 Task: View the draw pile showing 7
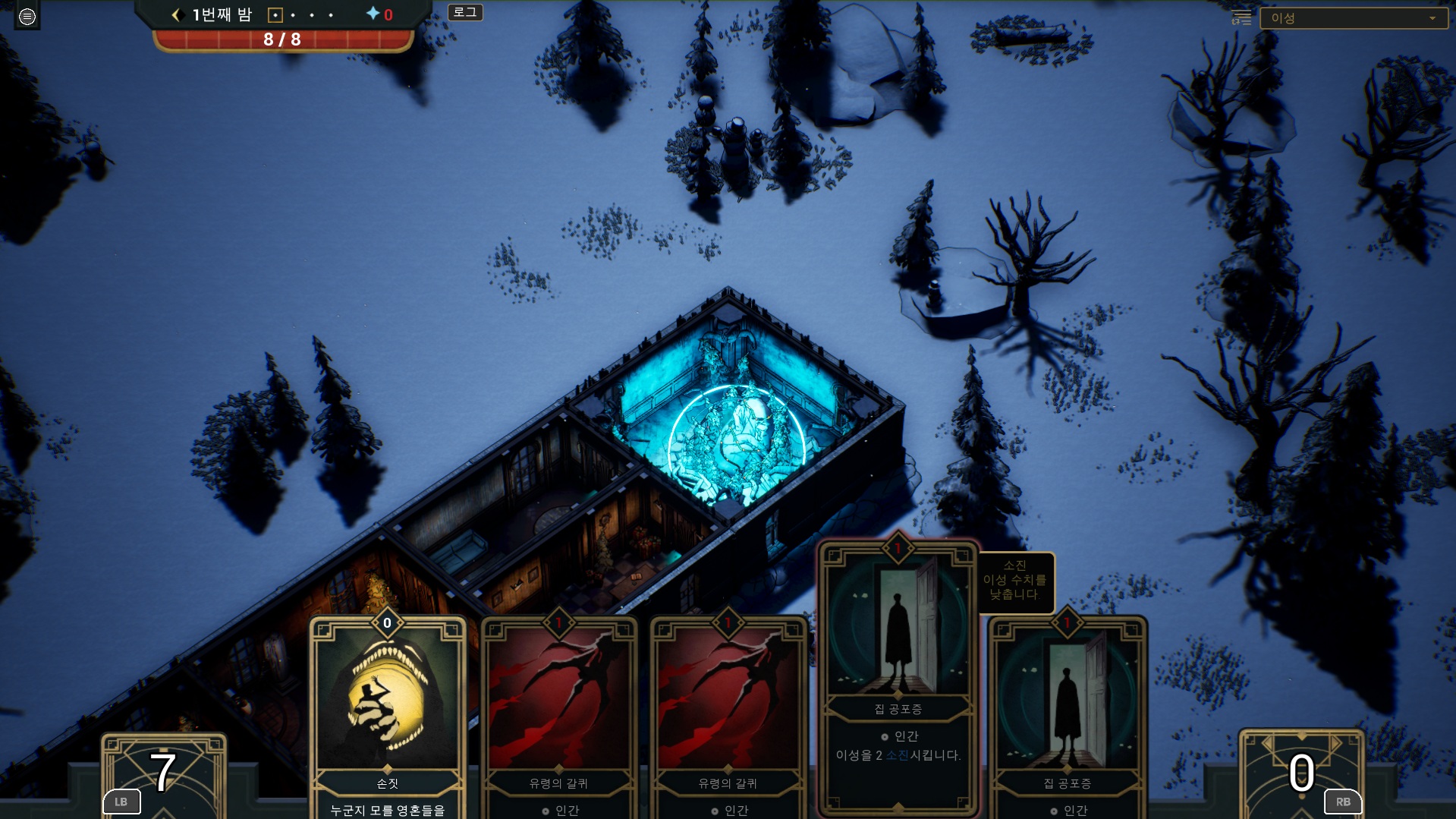click(x=164, y=774)
